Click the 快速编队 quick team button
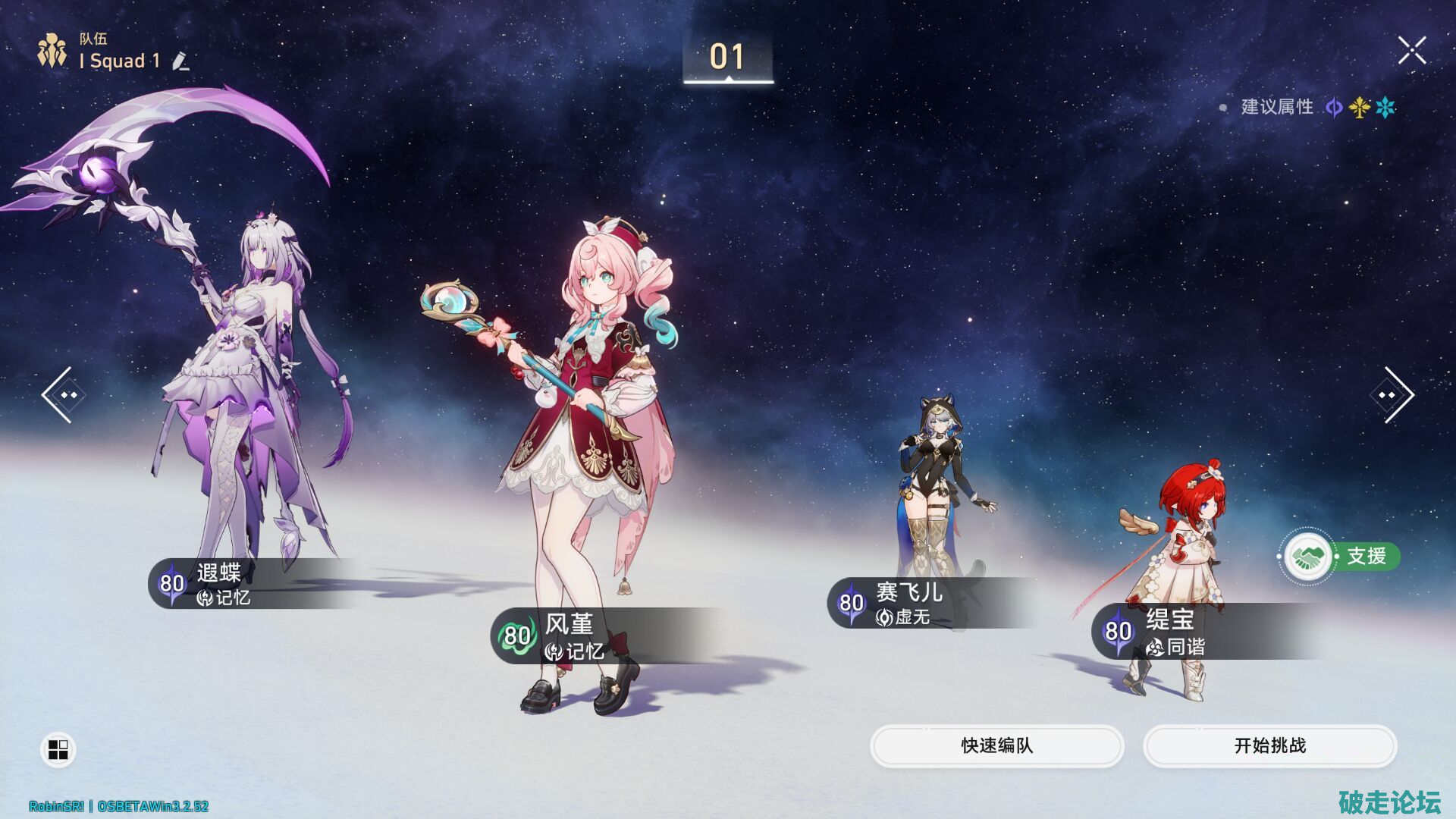The height and width of the screenshot is (819, 1456). (996, 745)
